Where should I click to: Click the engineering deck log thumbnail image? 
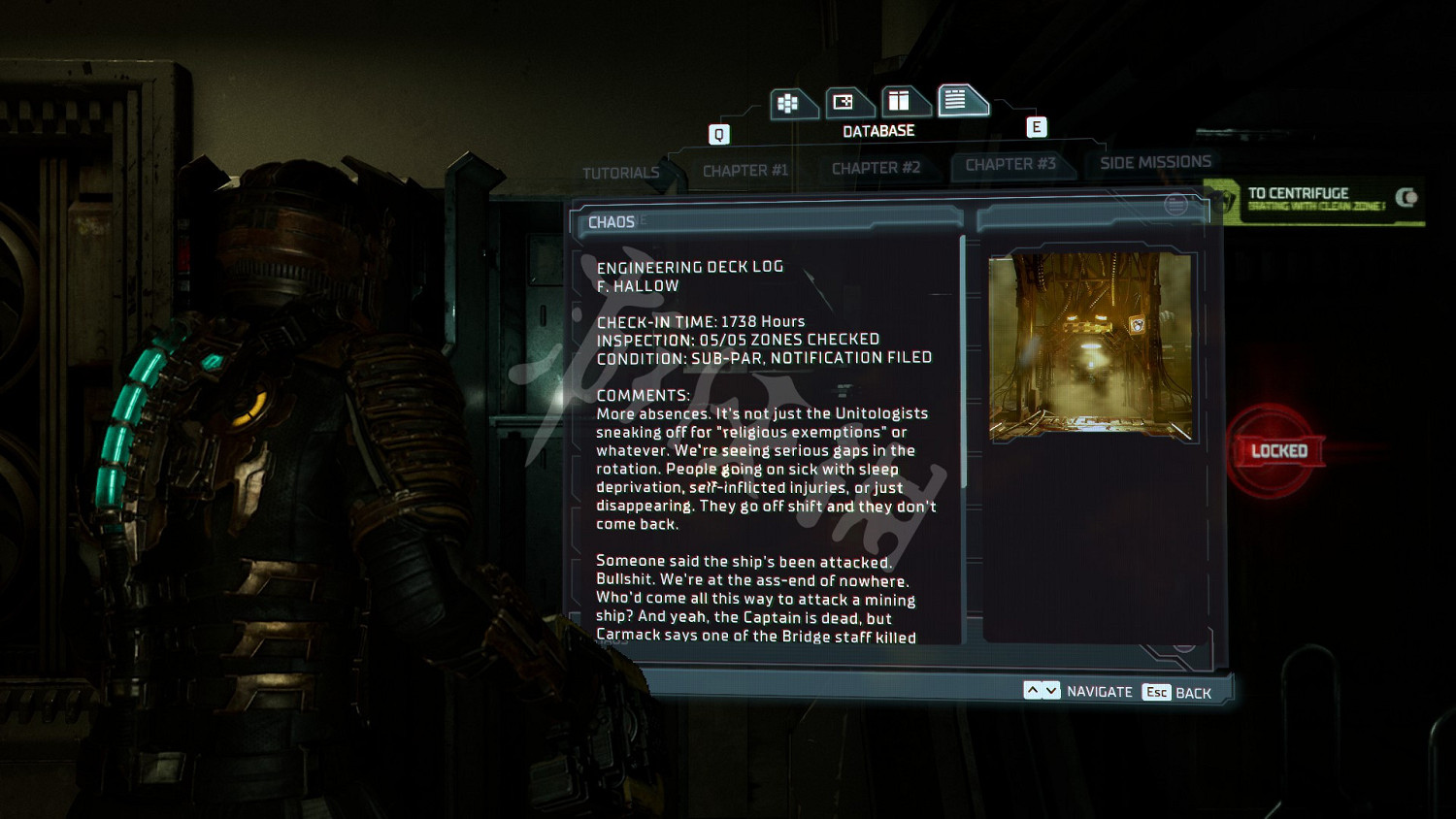(x=1091, y=346)
